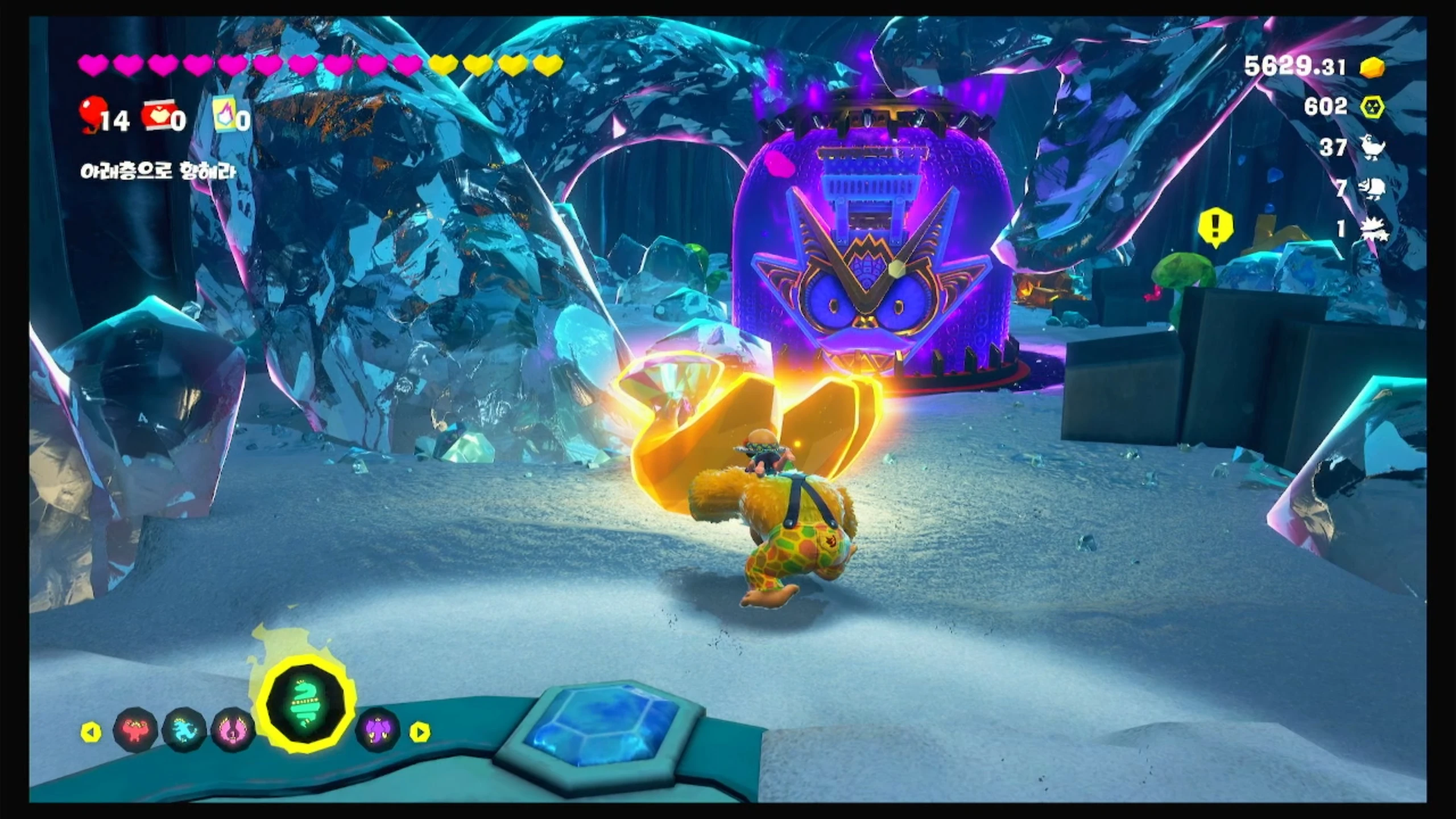Click the gold nugget currency icon
Viewport: 1456px width, 819px height.
(1372, 68)
